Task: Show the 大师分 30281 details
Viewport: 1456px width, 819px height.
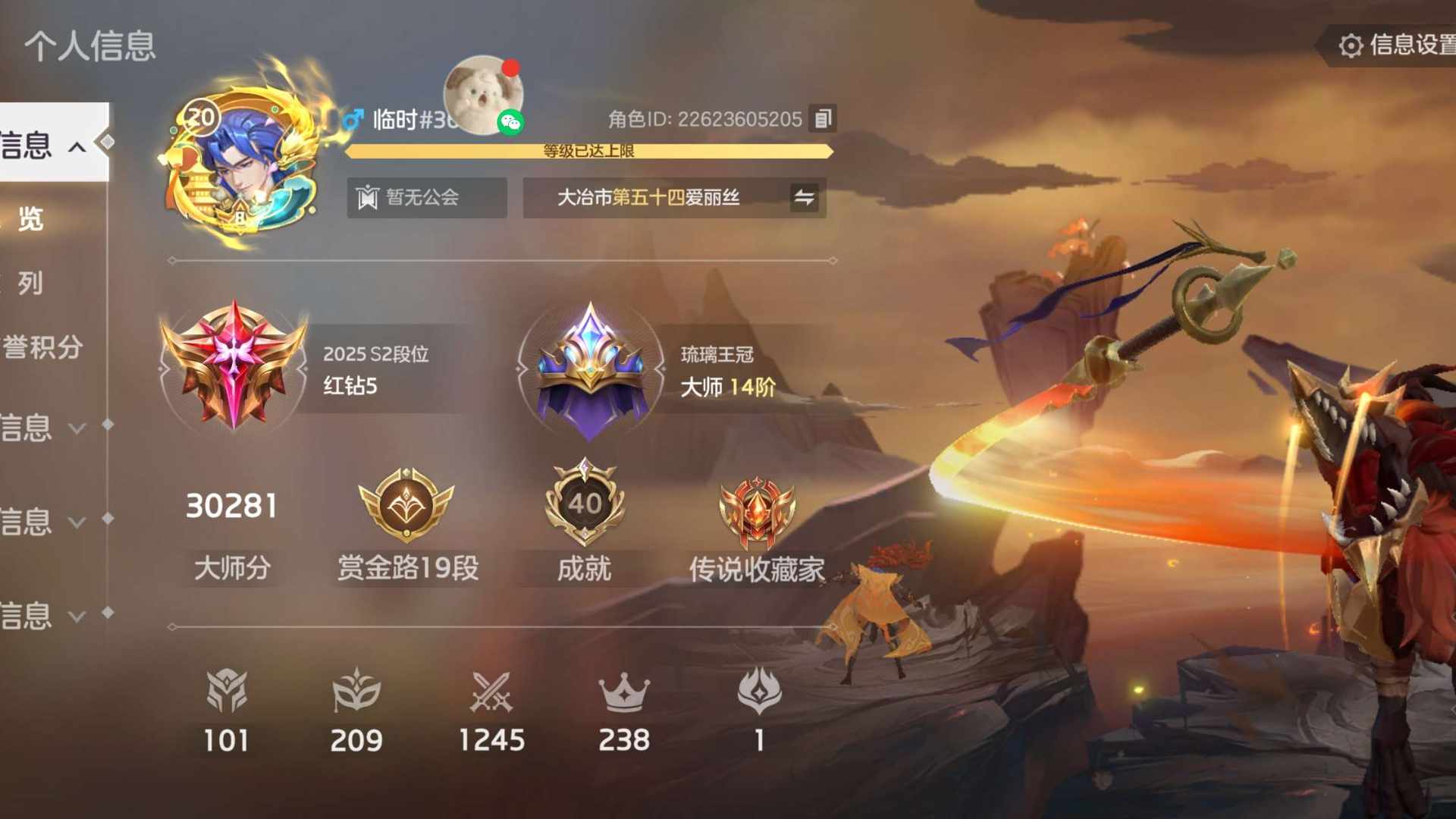Action: pos(231,507)
